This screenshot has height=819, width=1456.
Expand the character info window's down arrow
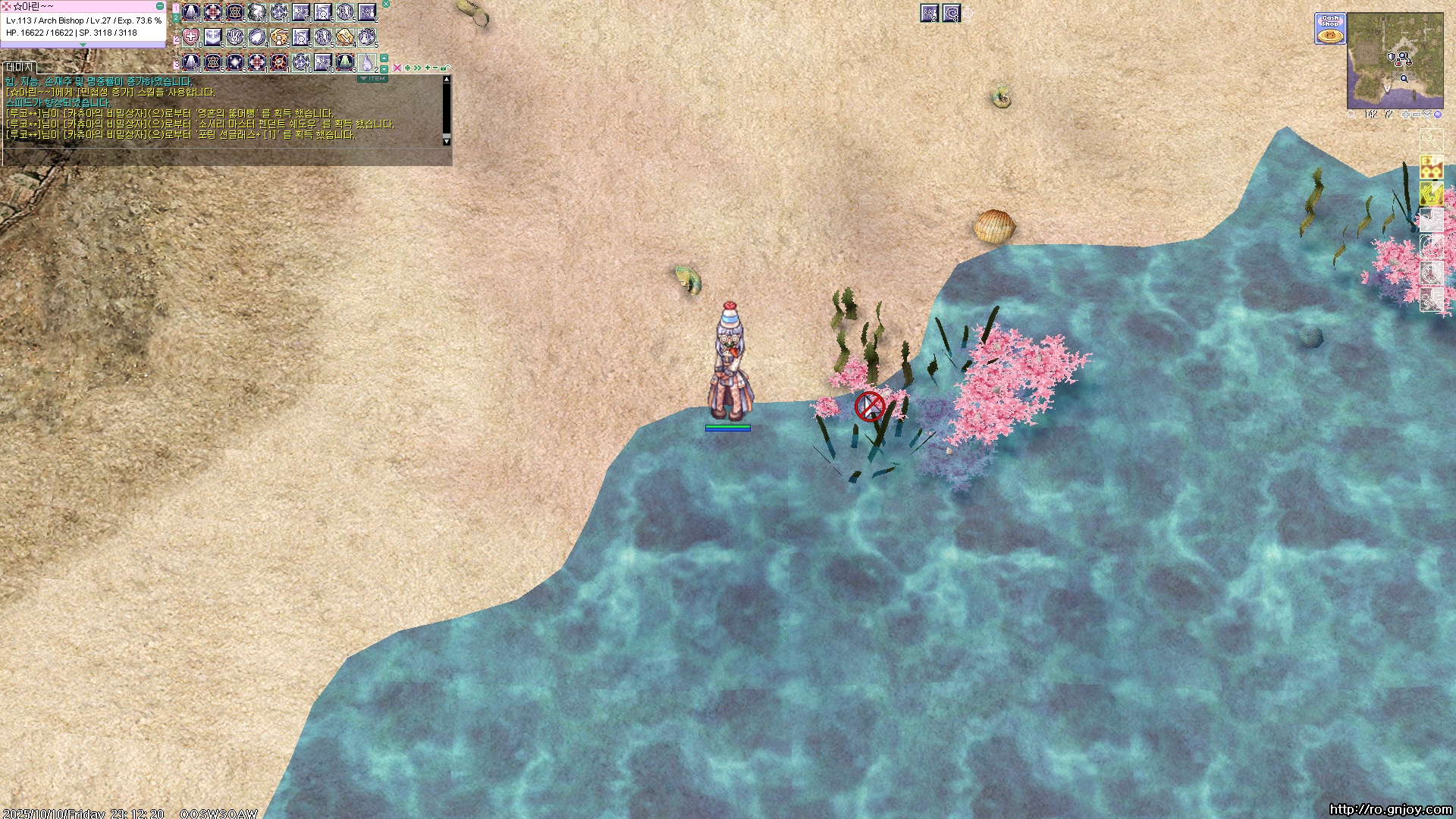83,45
